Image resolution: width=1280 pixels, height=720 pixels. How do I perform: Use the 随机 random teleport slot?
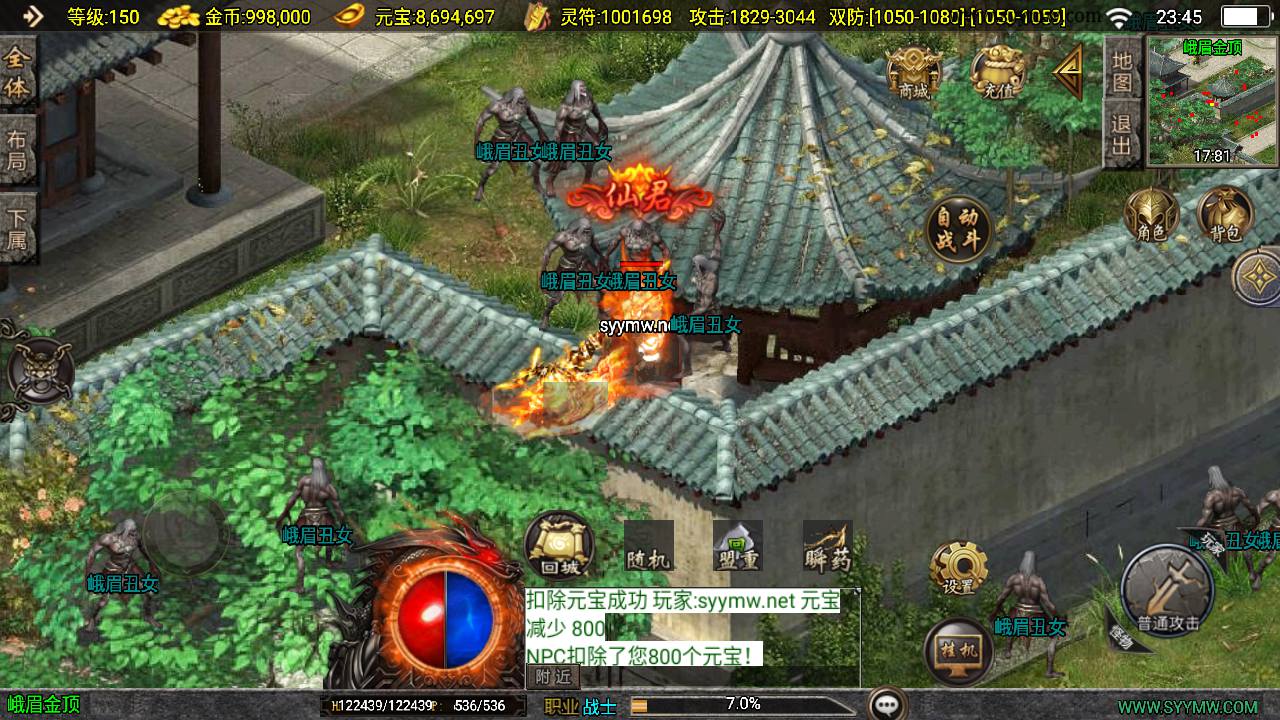click(x=648, y=547)
